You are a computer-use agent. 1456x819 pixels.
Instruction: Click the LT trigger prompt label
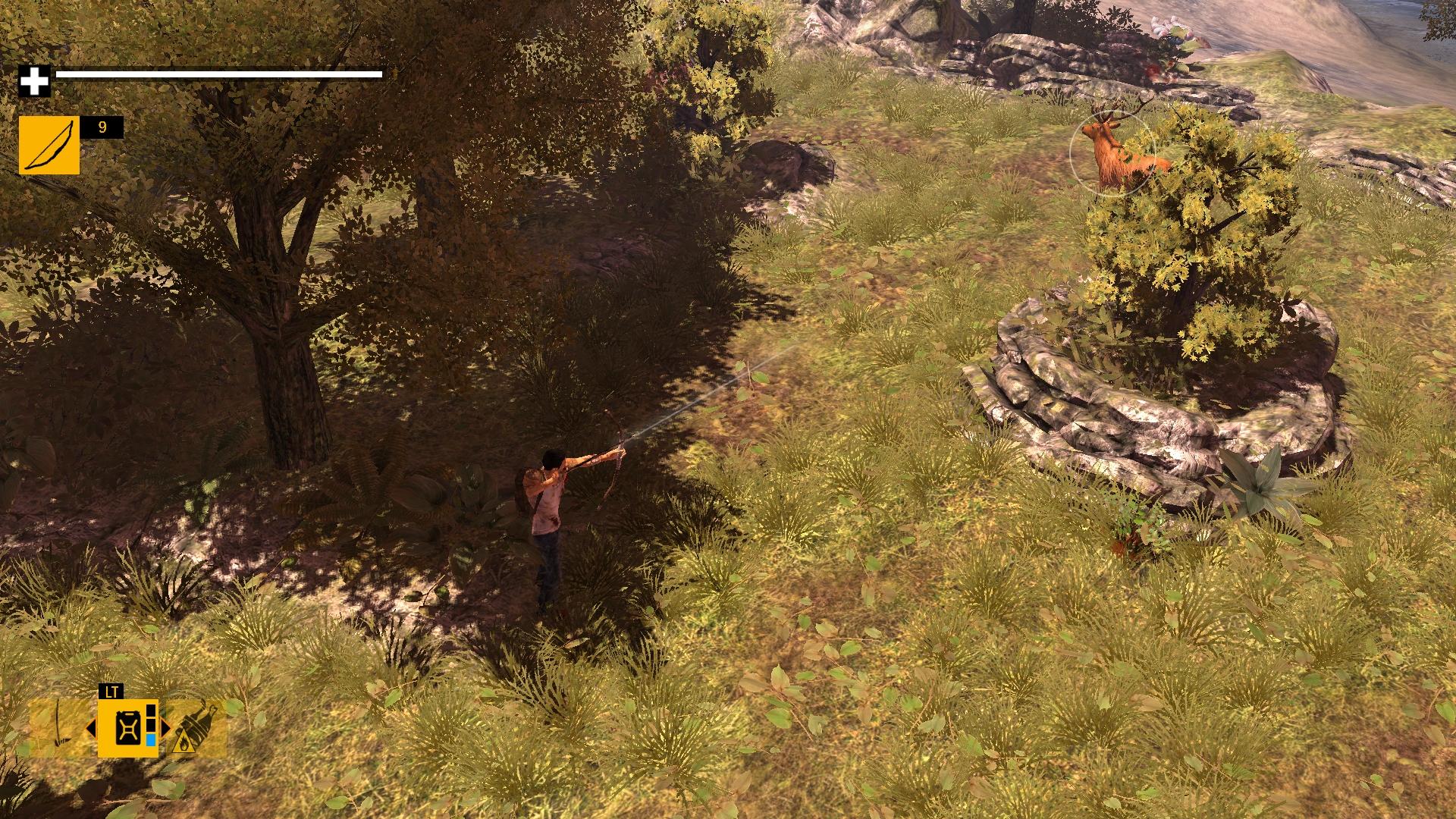point(111,691)
